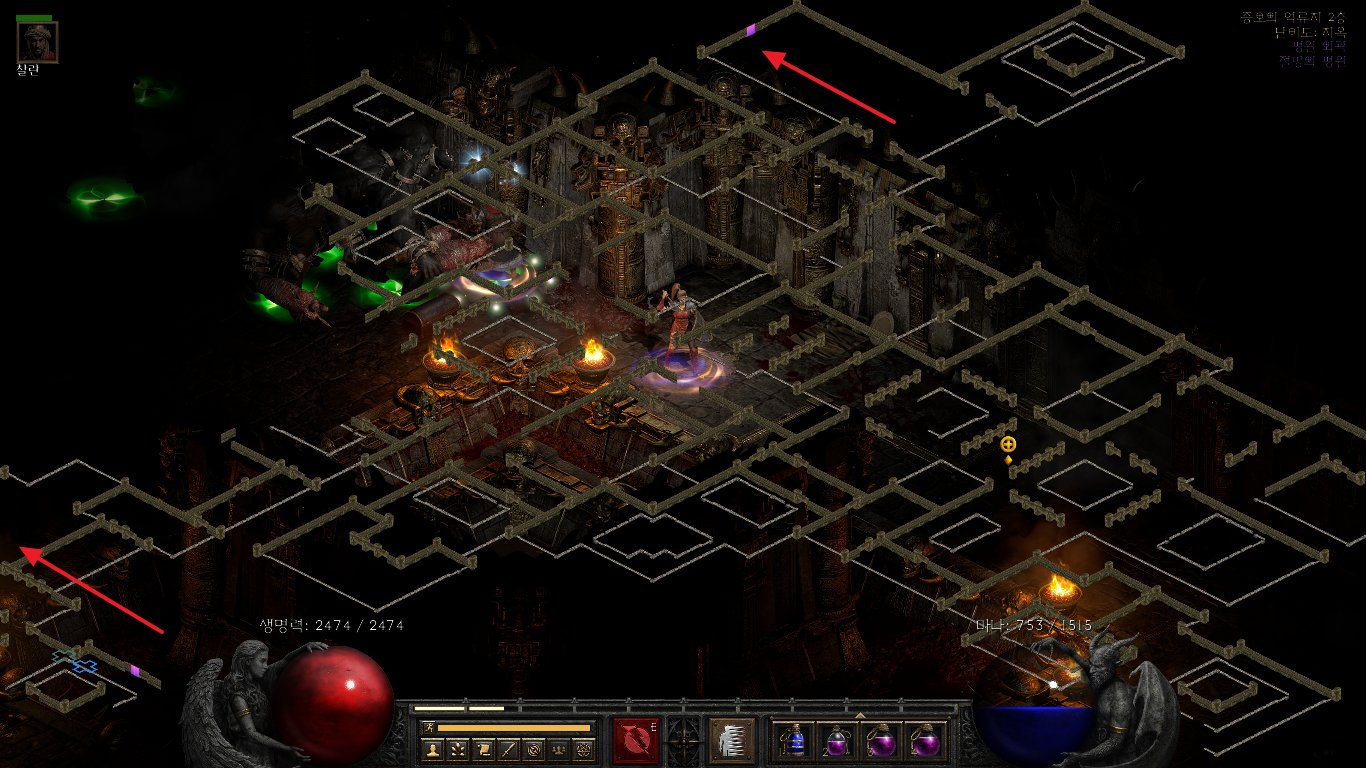Expand the belt with the small arrow
This screenshot has height=768, width=1366.
[860, 715]
